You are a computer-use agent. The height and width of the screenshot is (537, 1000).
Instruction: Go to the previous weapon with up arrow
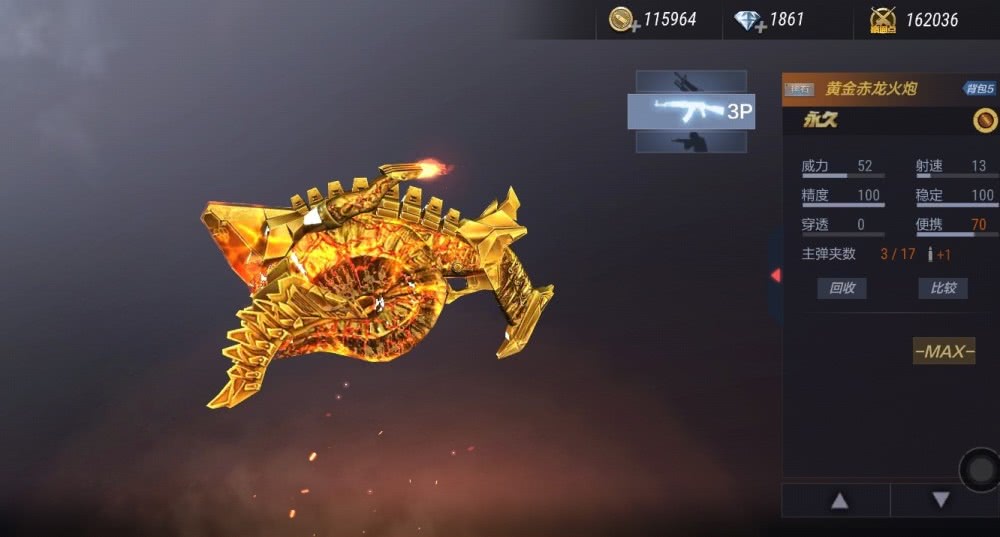point(839,500)
